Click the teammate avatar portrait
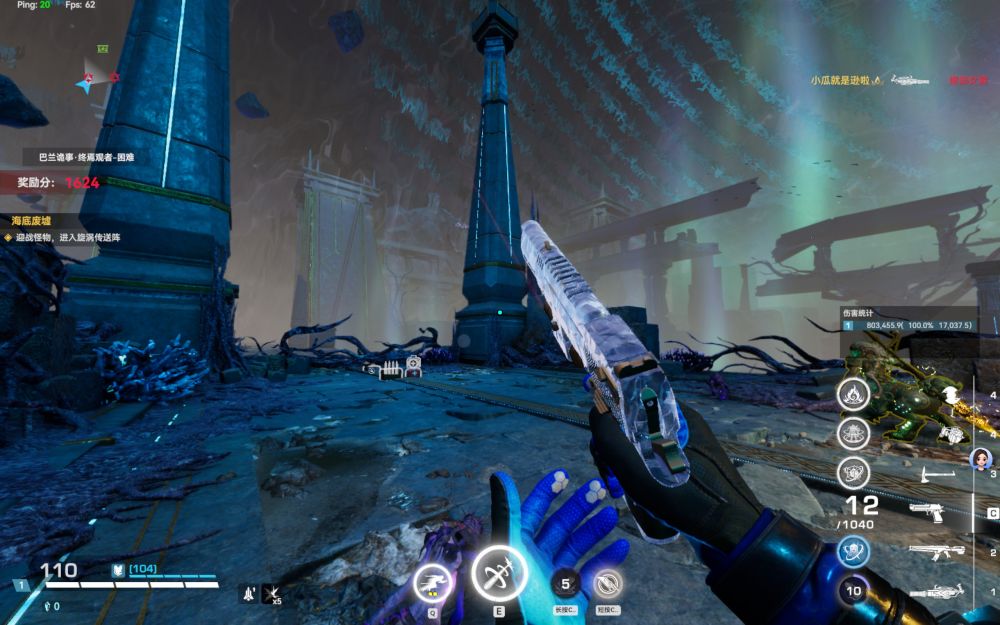Viewport: 1000px width, 625px height. click(980, 458)
